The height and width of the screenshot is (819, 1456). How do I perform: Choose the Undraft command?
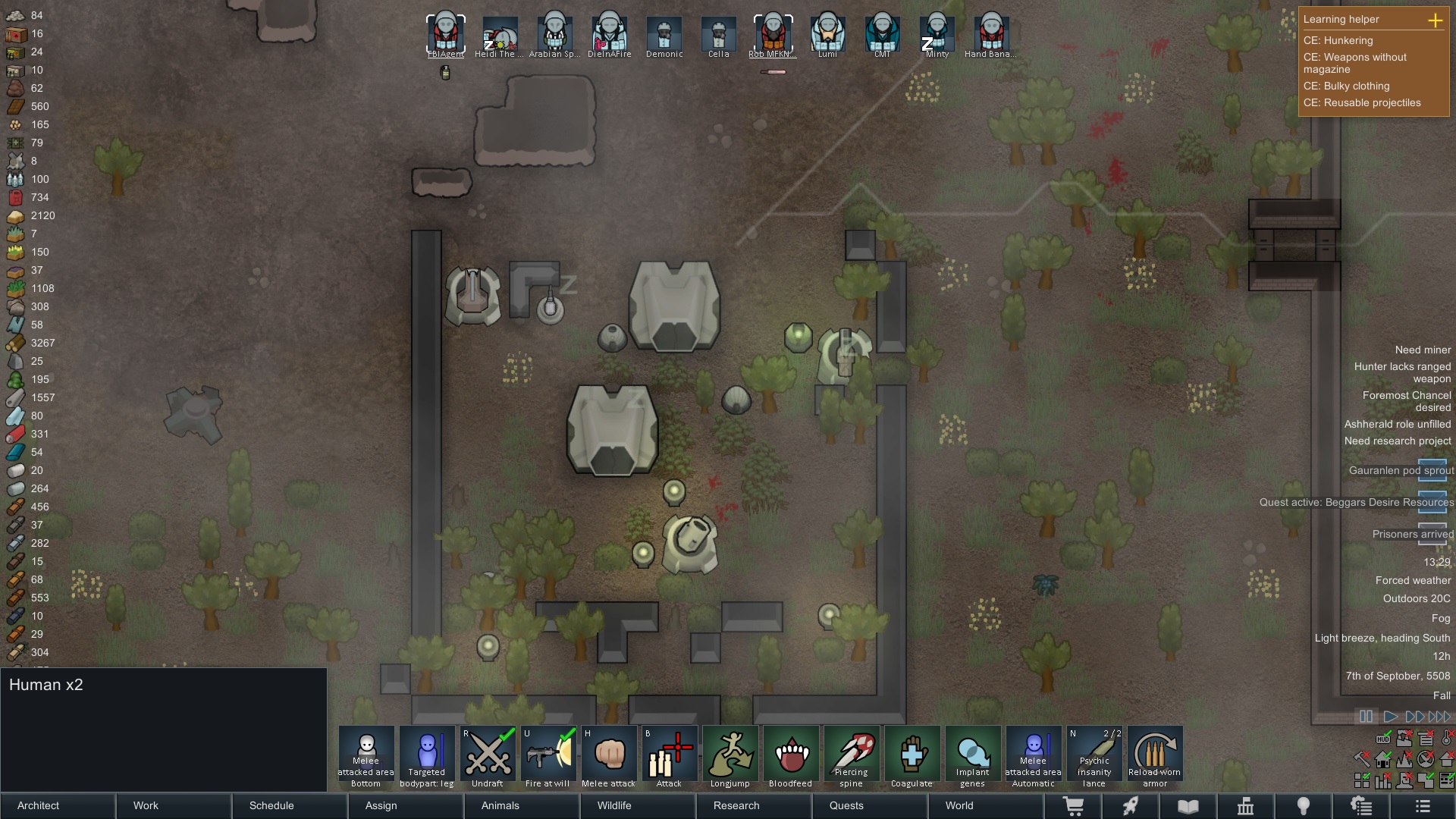[x=488, y=757]
